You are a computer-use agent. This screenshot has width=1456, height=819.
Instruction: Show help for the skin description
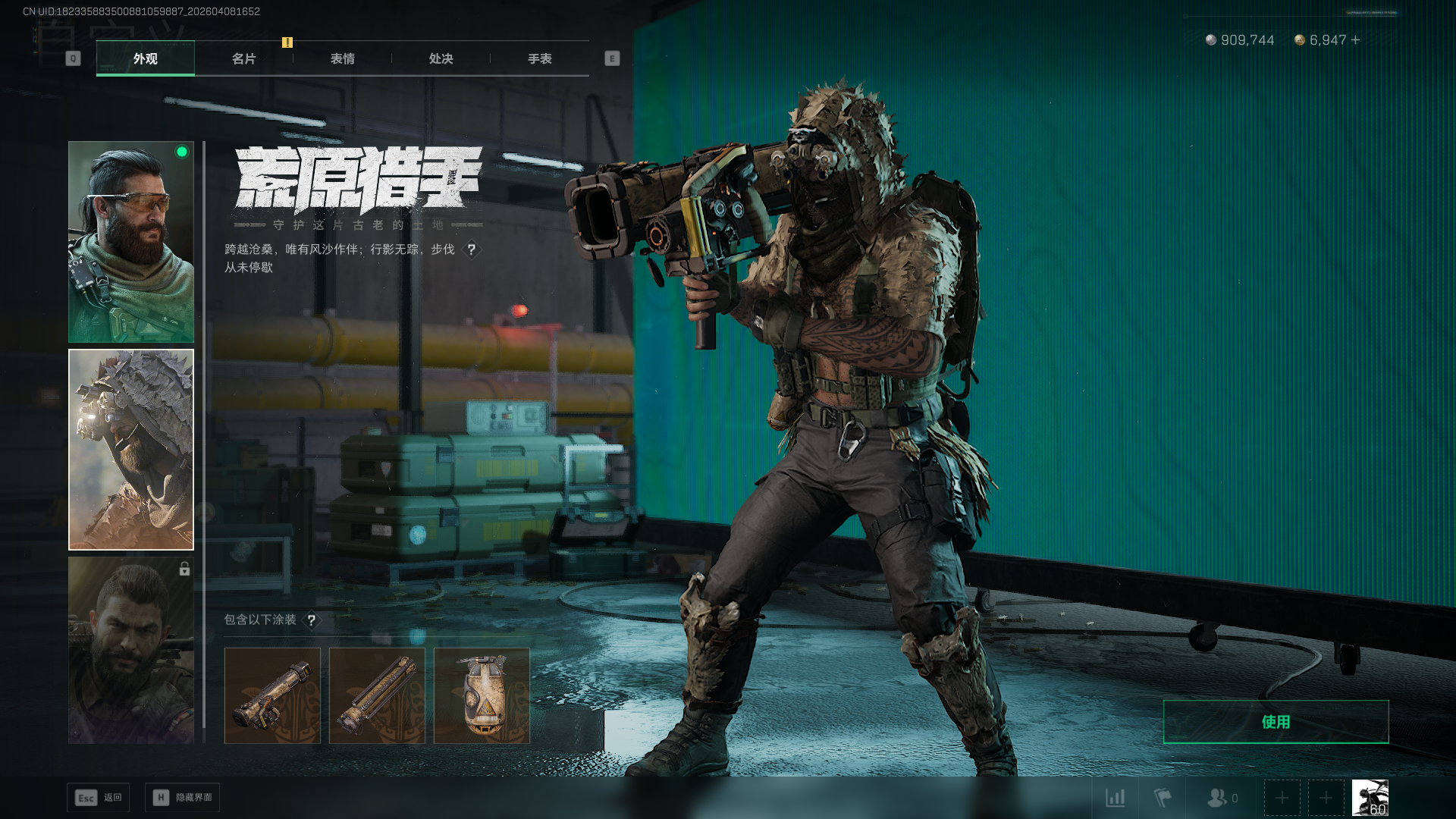click(471, 249)
